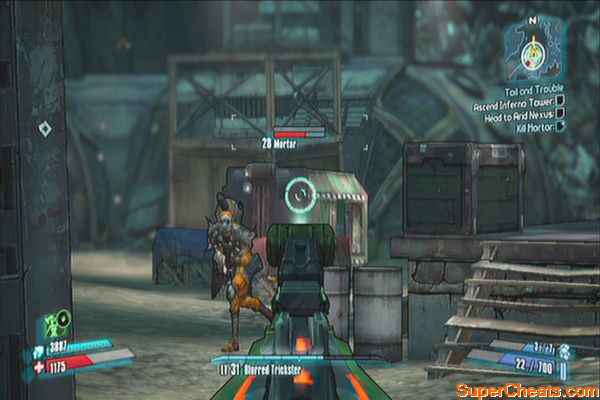Visit the SuperCheats.com watermark link
This screenshot has height=400, width=600.
(x=524, y=388)
